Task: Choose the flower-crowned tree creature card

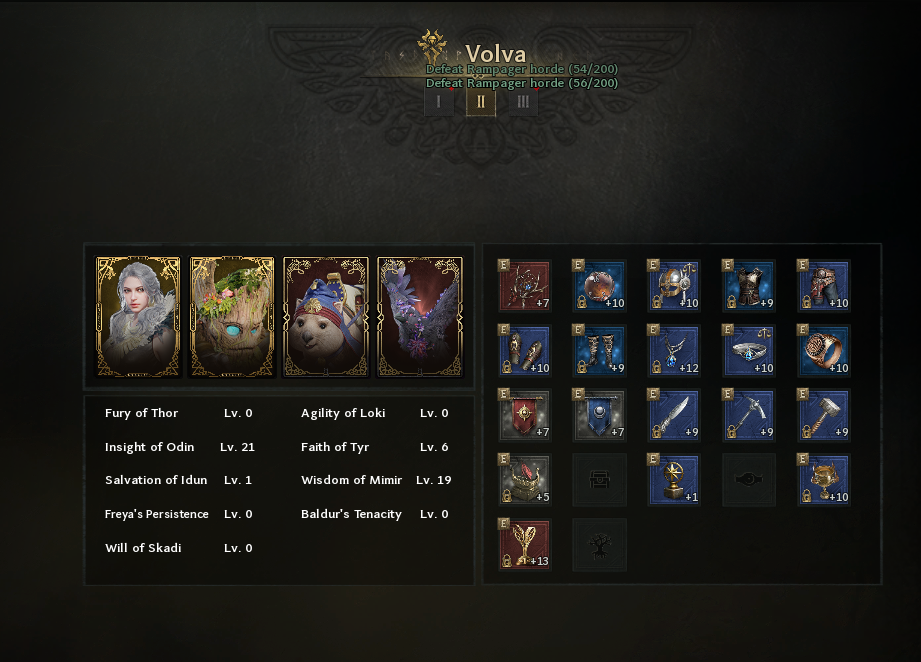Action: coord(232,317)
